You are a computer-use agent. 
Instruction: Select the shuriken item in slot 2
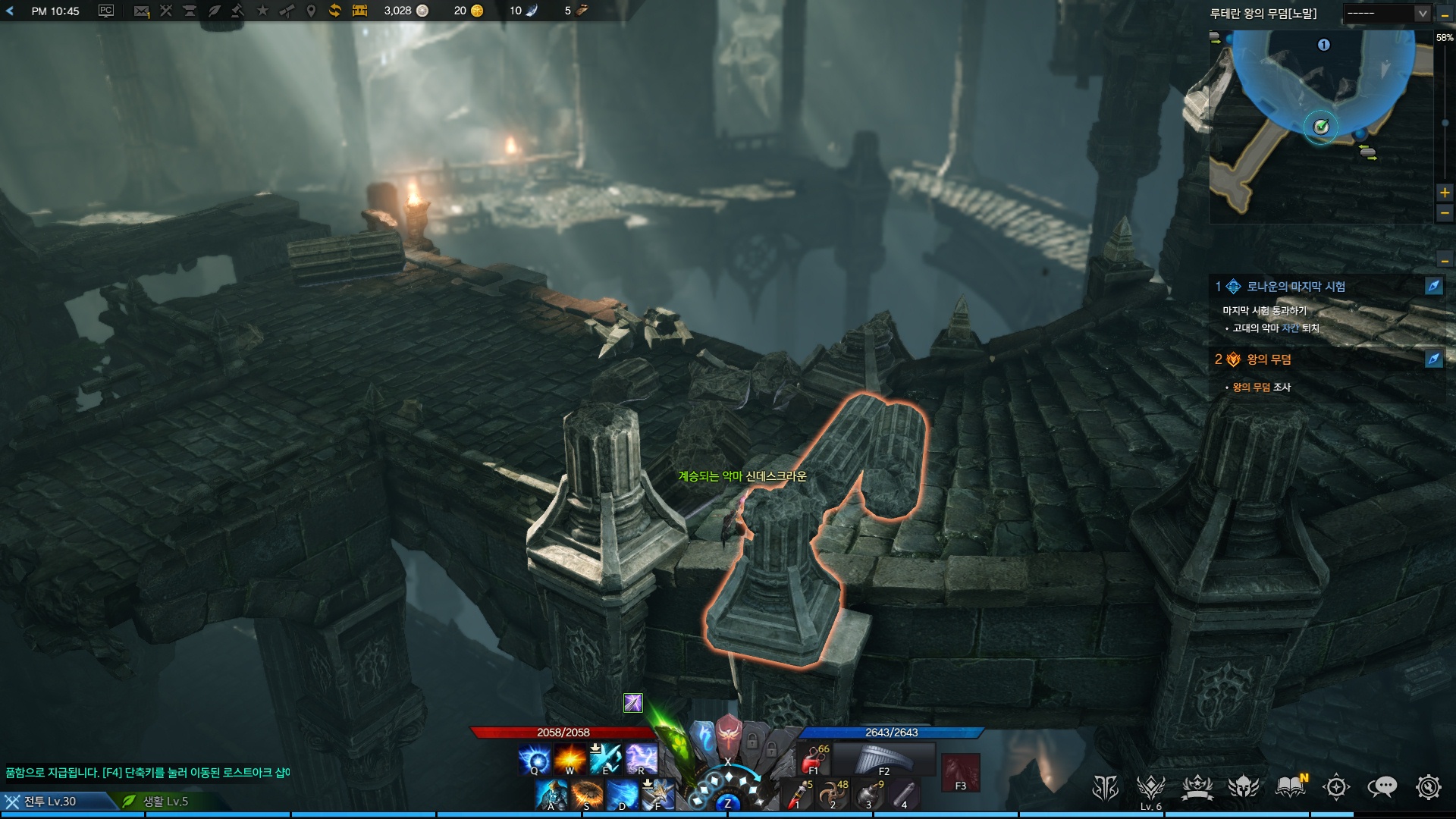833,794
